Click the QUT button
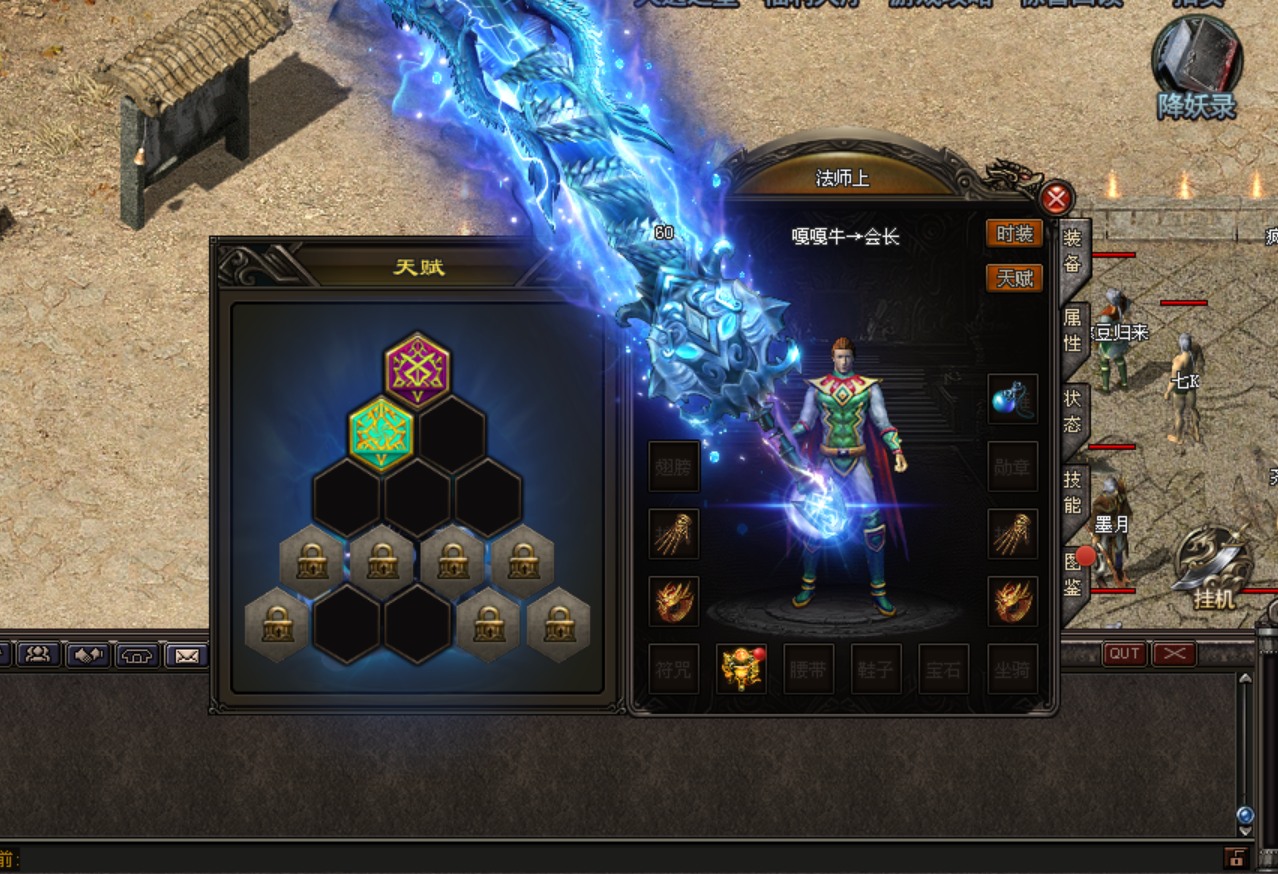 point(1124,654)
